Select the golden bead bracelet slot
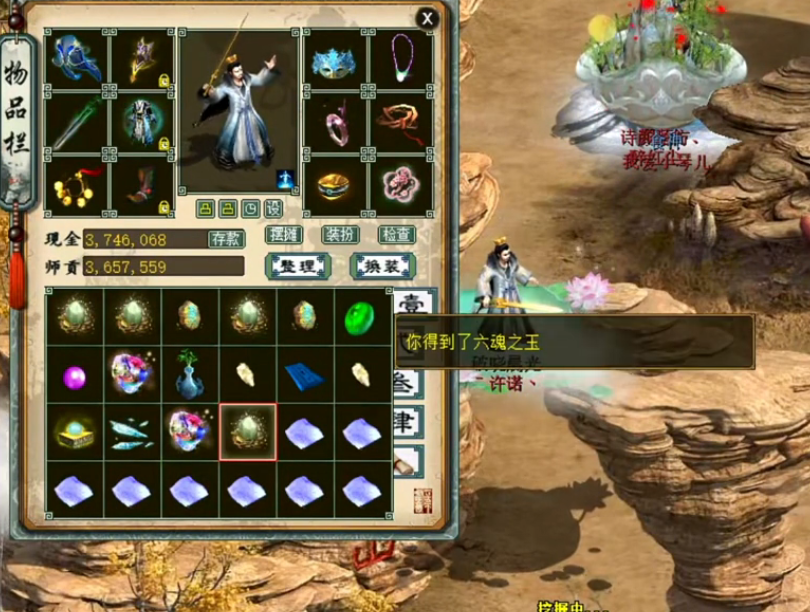The height and width of the screenshot is (612, 810). coord(76,185)
